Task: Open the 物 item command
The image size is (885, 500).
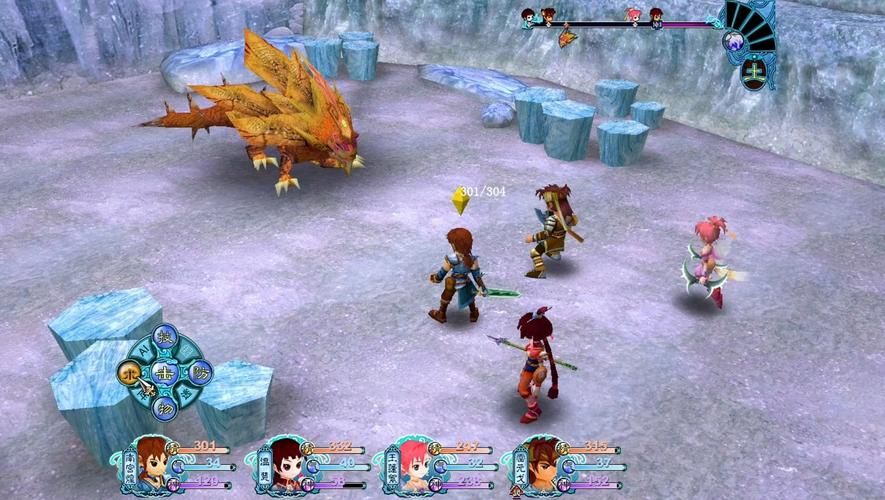Action: [166, 407]
